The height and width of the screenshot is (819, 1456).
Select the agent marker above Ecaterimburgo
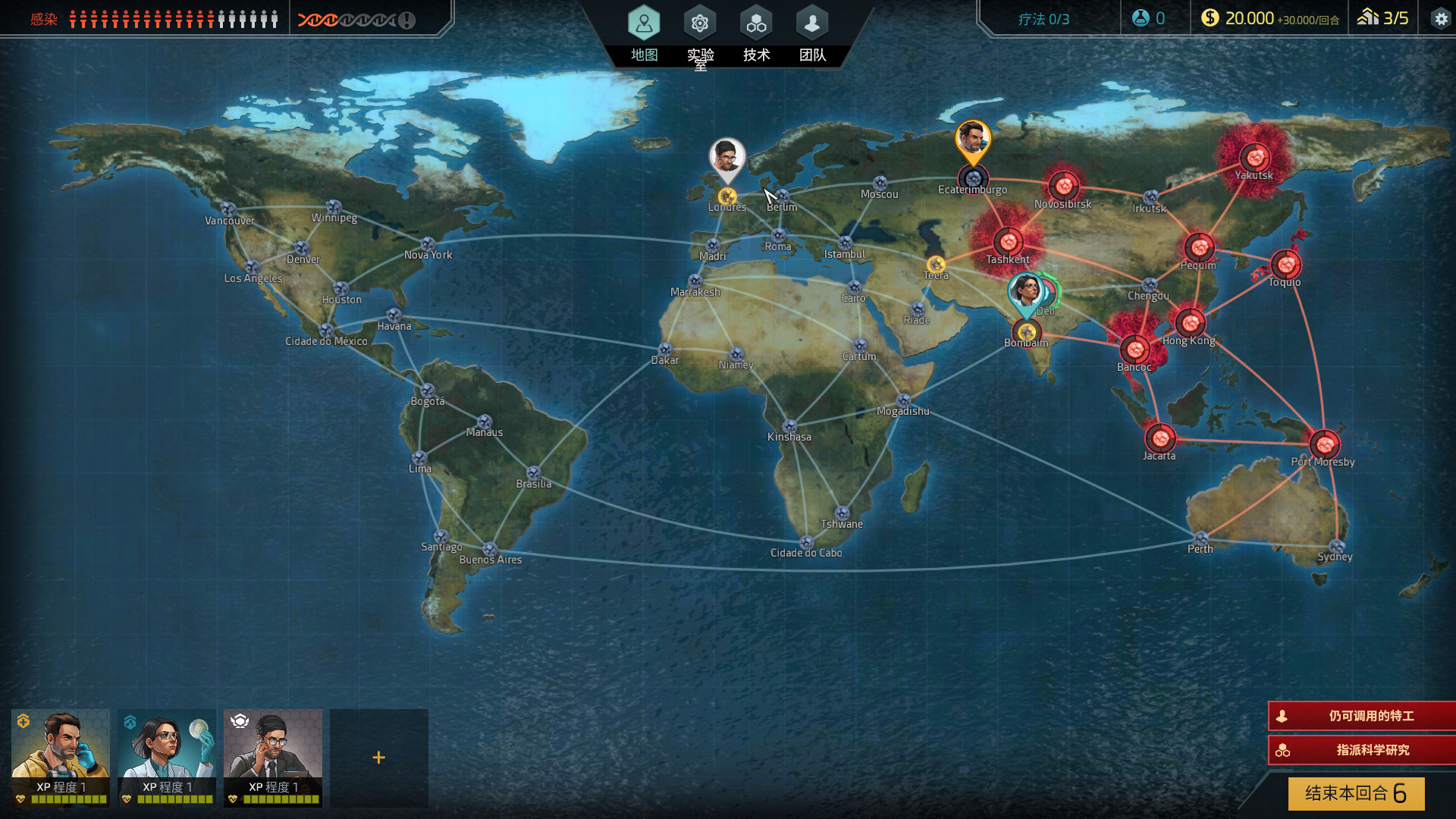point(973,140)
